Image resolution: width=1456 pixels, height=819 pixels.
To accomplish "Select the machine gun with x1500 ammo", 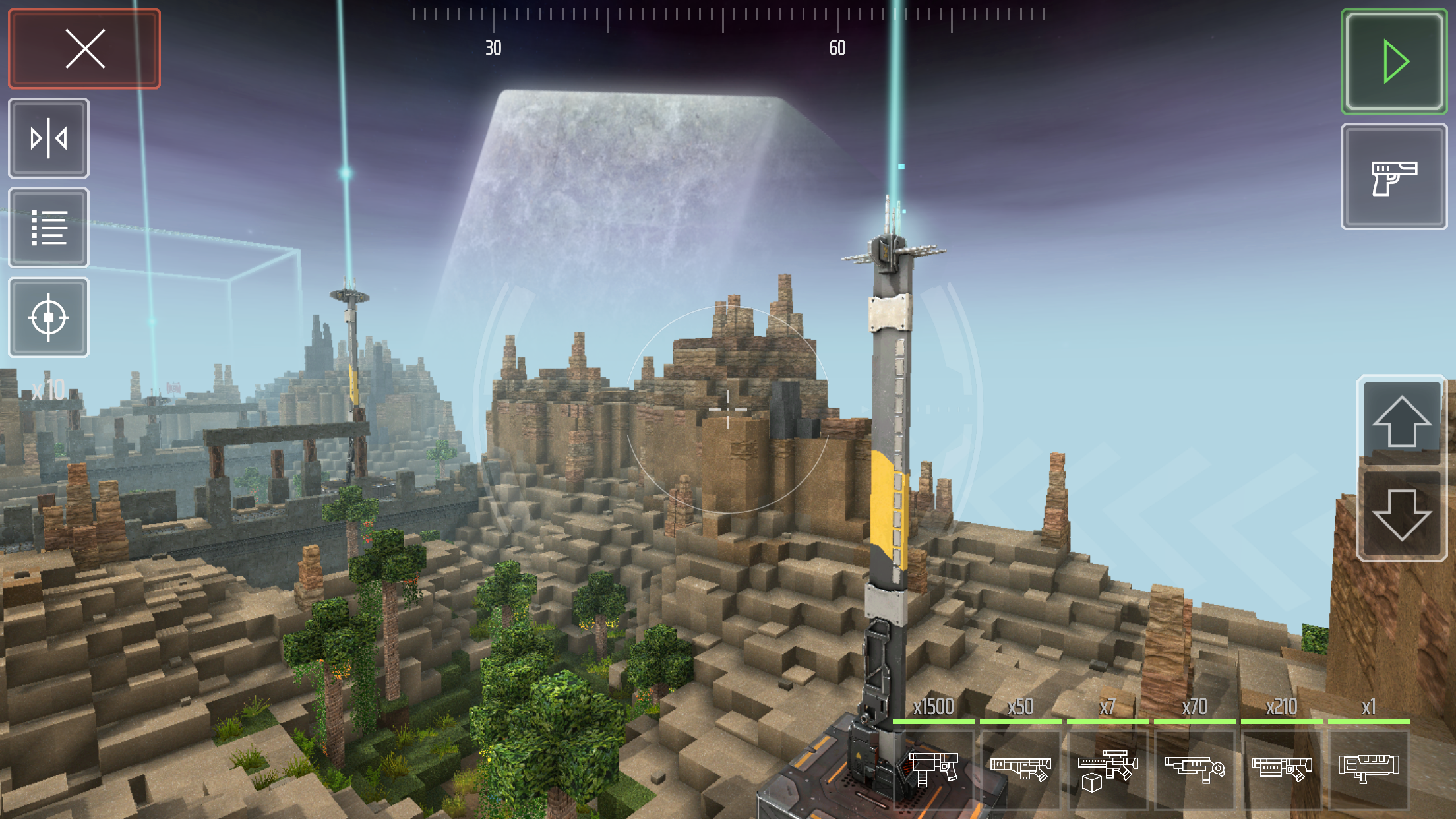I will tap(932, 772).
